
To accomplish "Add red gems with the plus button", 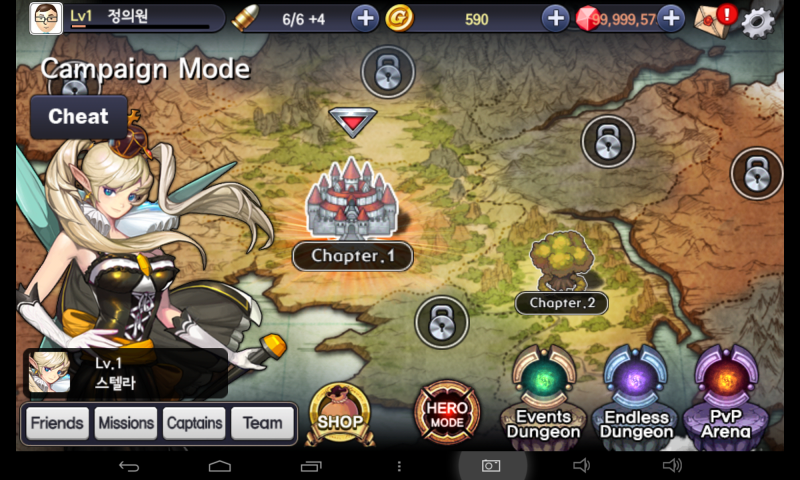I will pyautogui.click(x=671, y=18).
